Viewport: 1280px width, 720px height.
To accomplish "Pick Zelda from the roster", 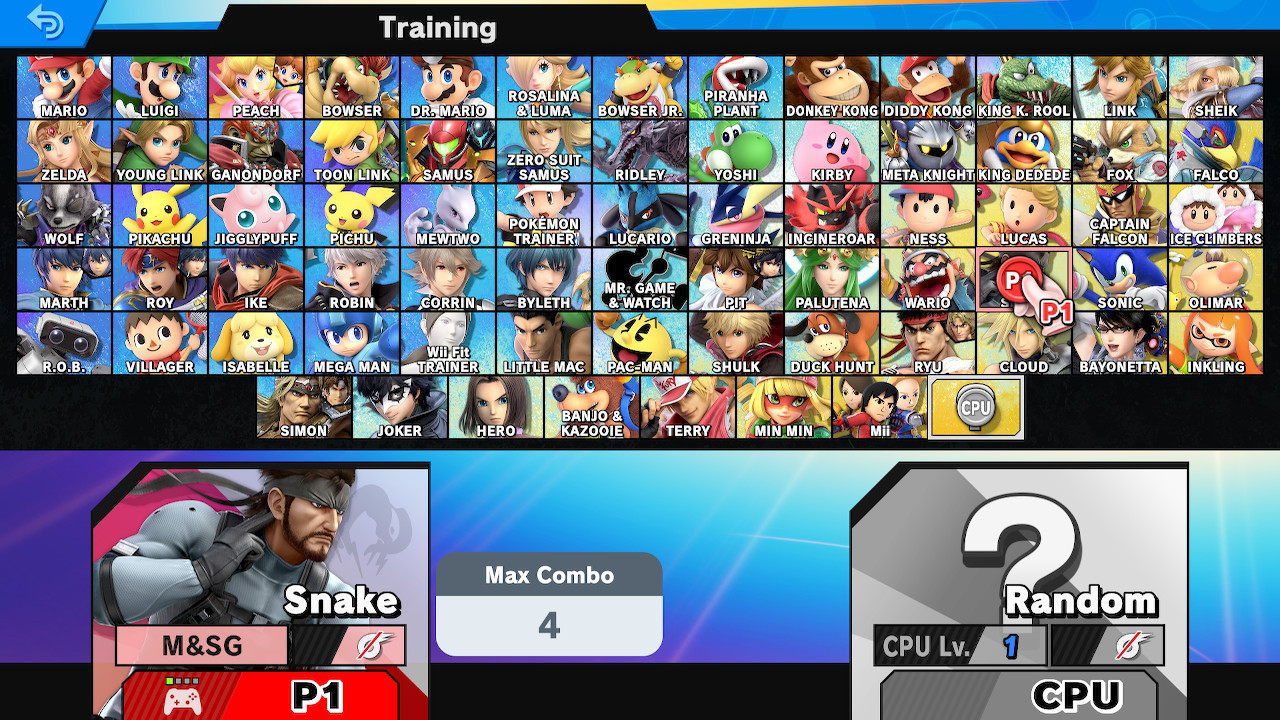I will 64,150.
